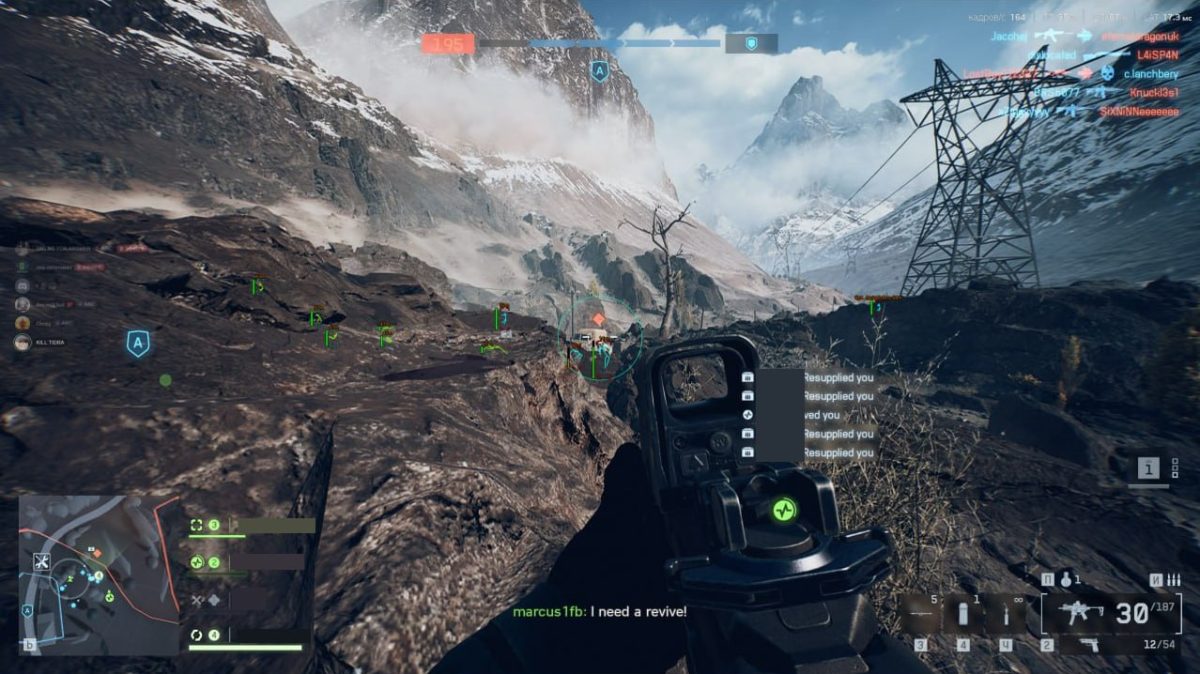The image size is (1200, 674).
Task: Click the objective A shield at top
Action: (x=599, y=71)
